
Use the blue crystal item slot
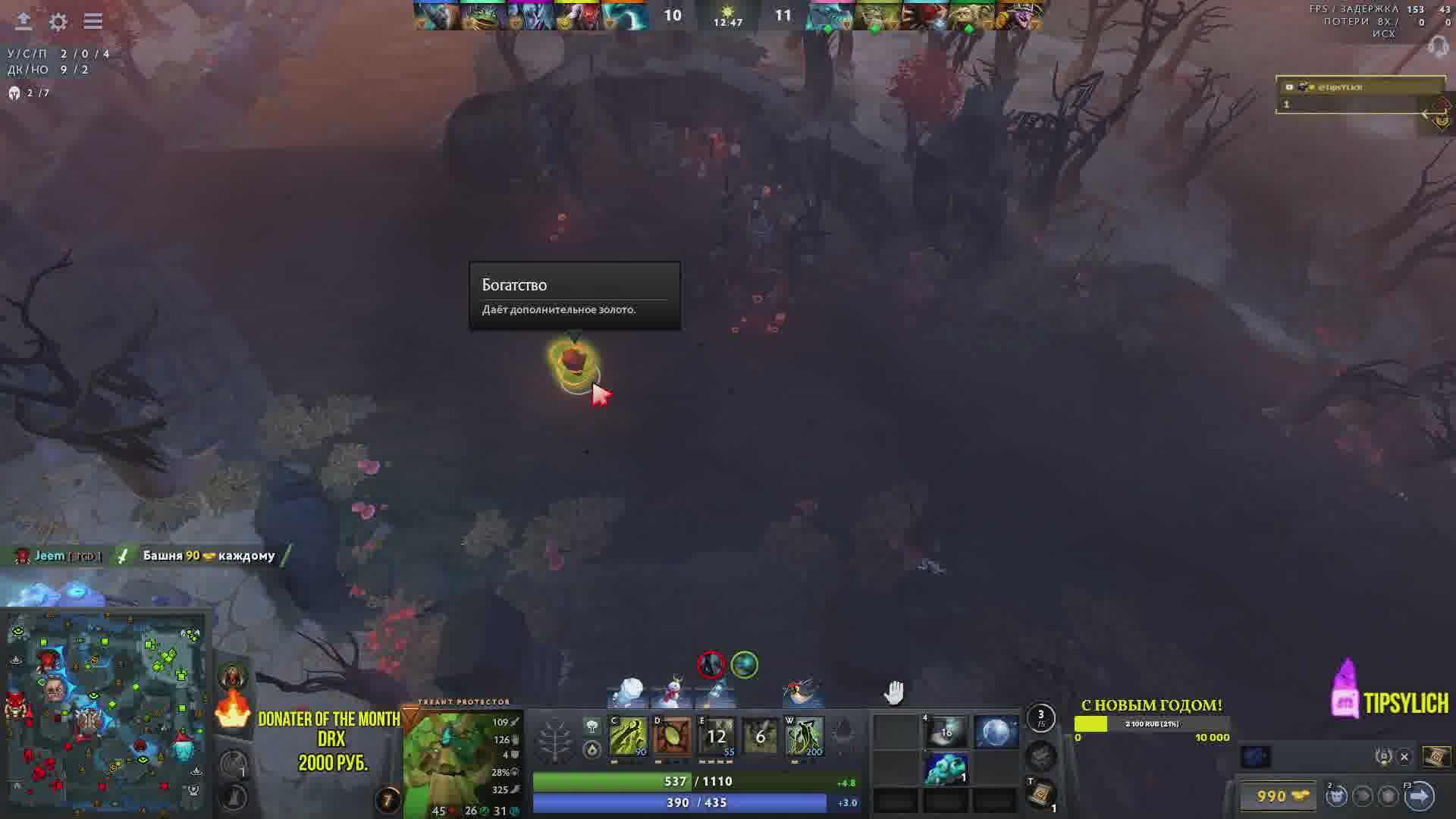point(946,768)
